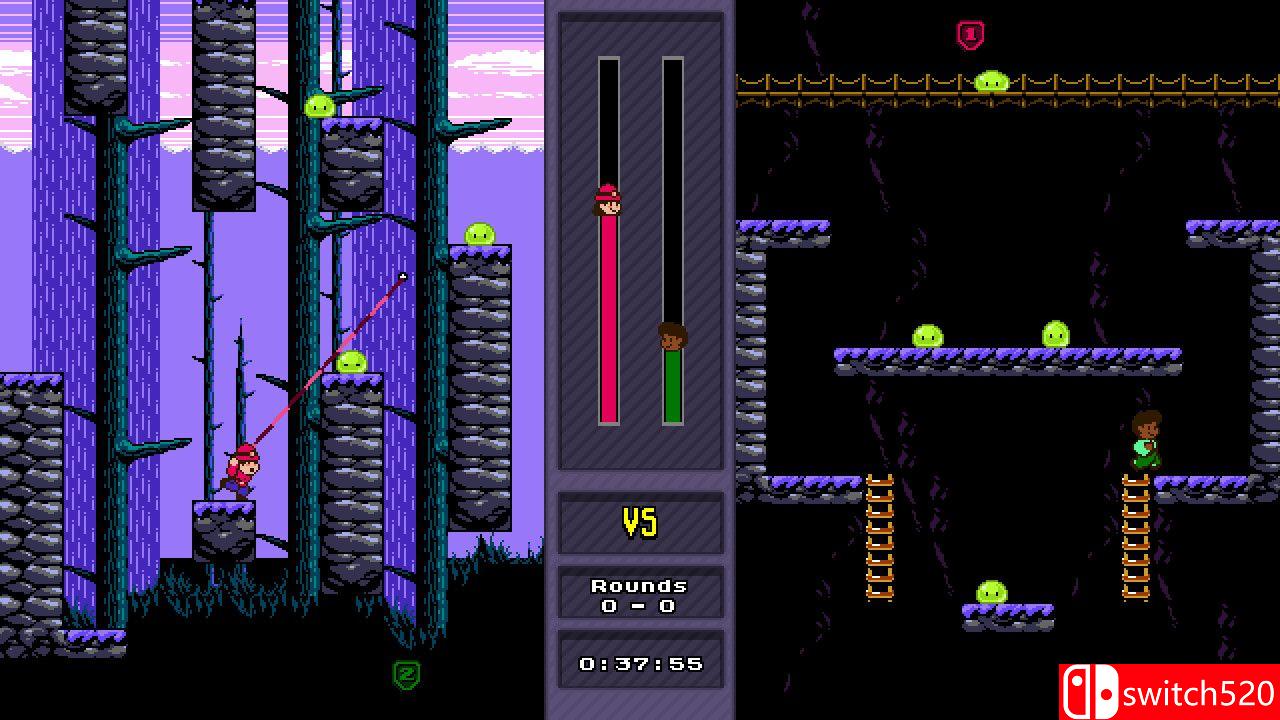Click the green player 2 shield marker
Image resolution: width=1280 pixels, height=720 pixels.
coord(406,674)
